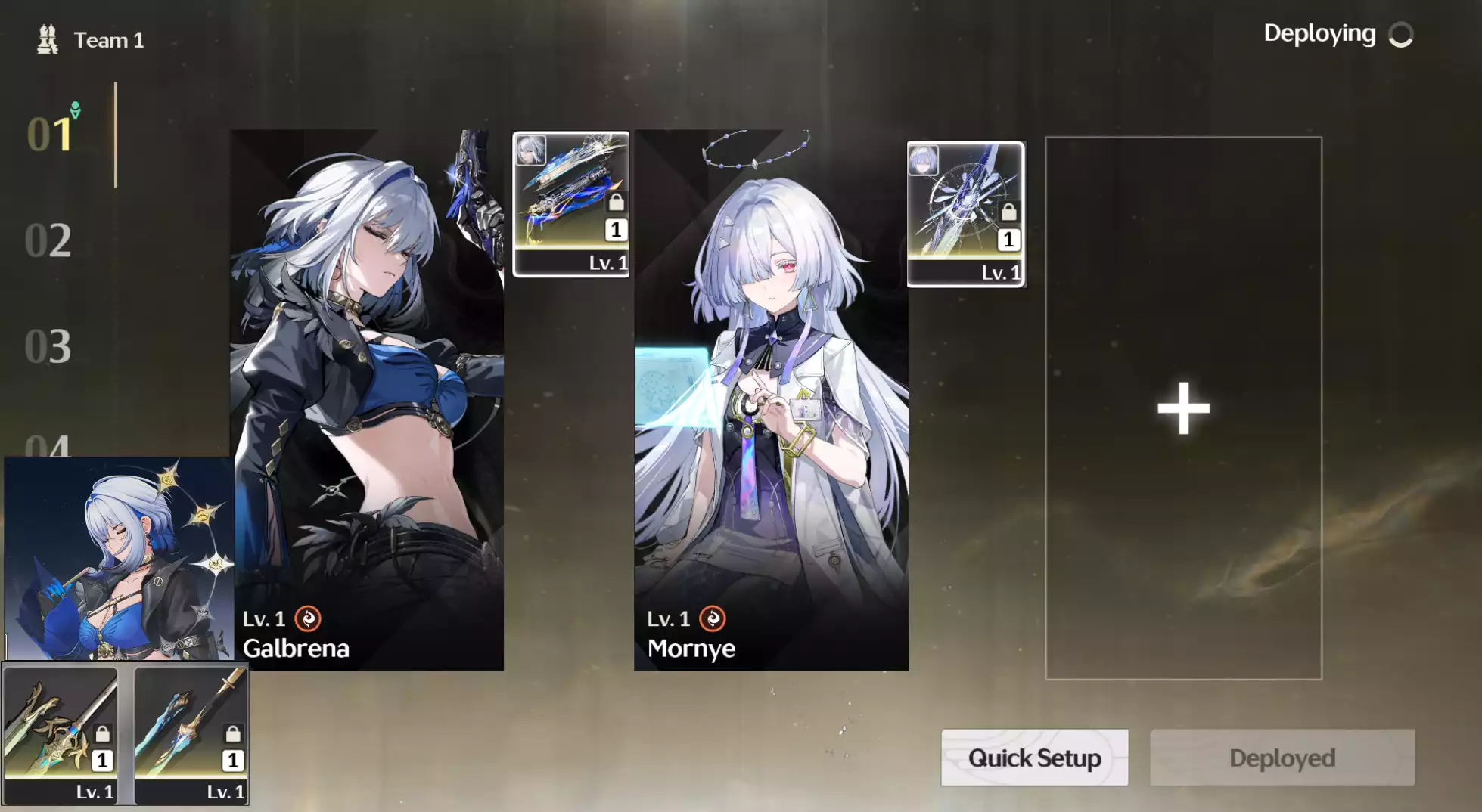Screen dimensions: 1482x812
Task: Open the Quick Setup option
Action: tap(1034, 758)
